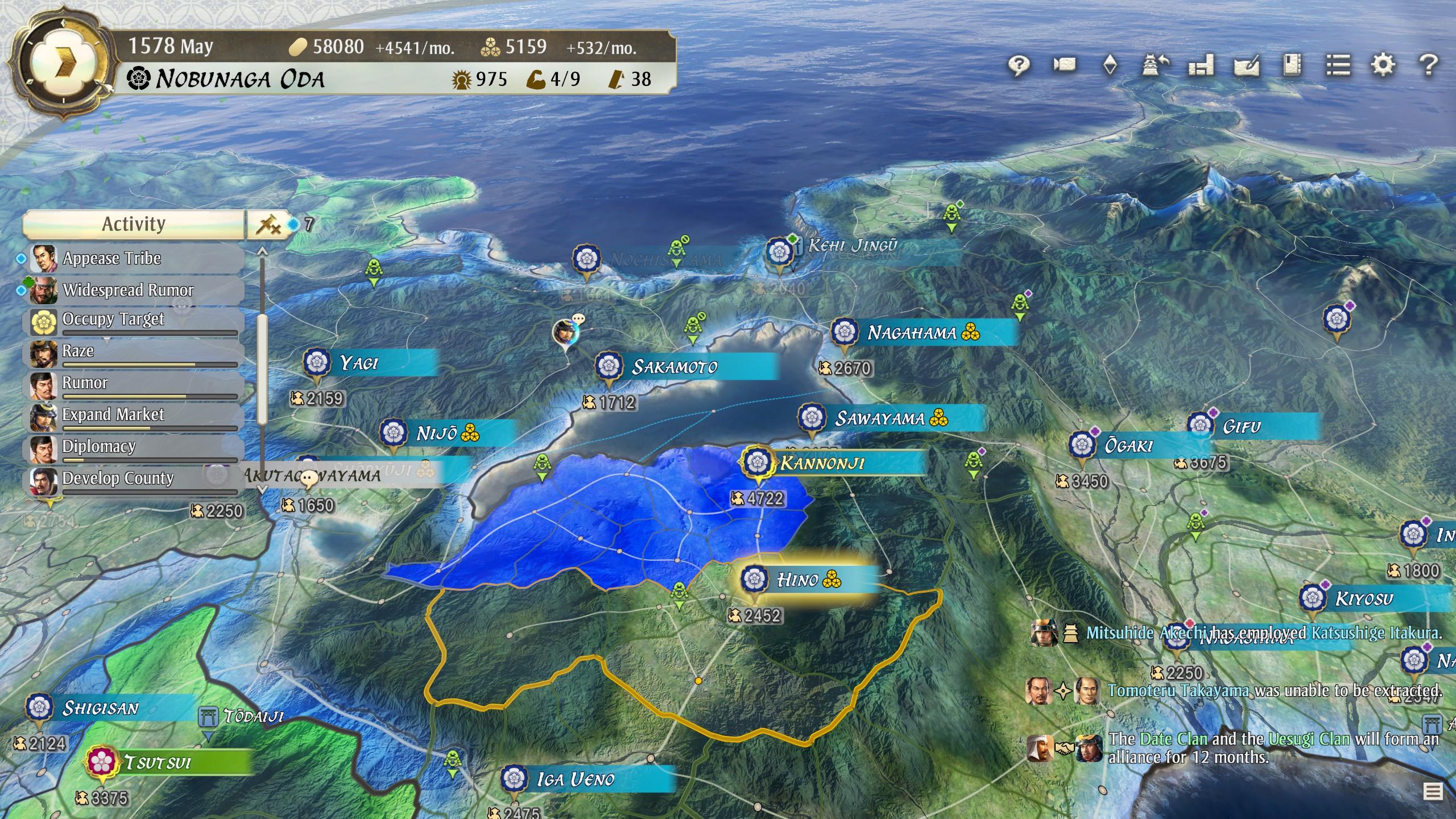
Task: Click the question mark help icon
Action: tap(1428, 65)
